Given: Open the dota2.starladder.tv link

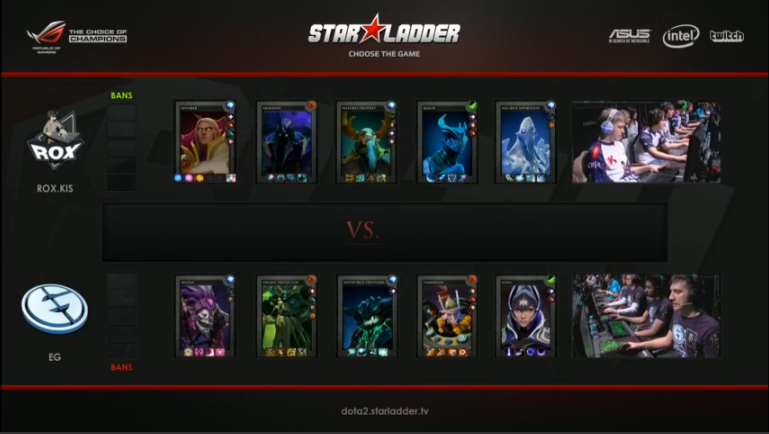Looking at the screenshot, I should 384,411.
